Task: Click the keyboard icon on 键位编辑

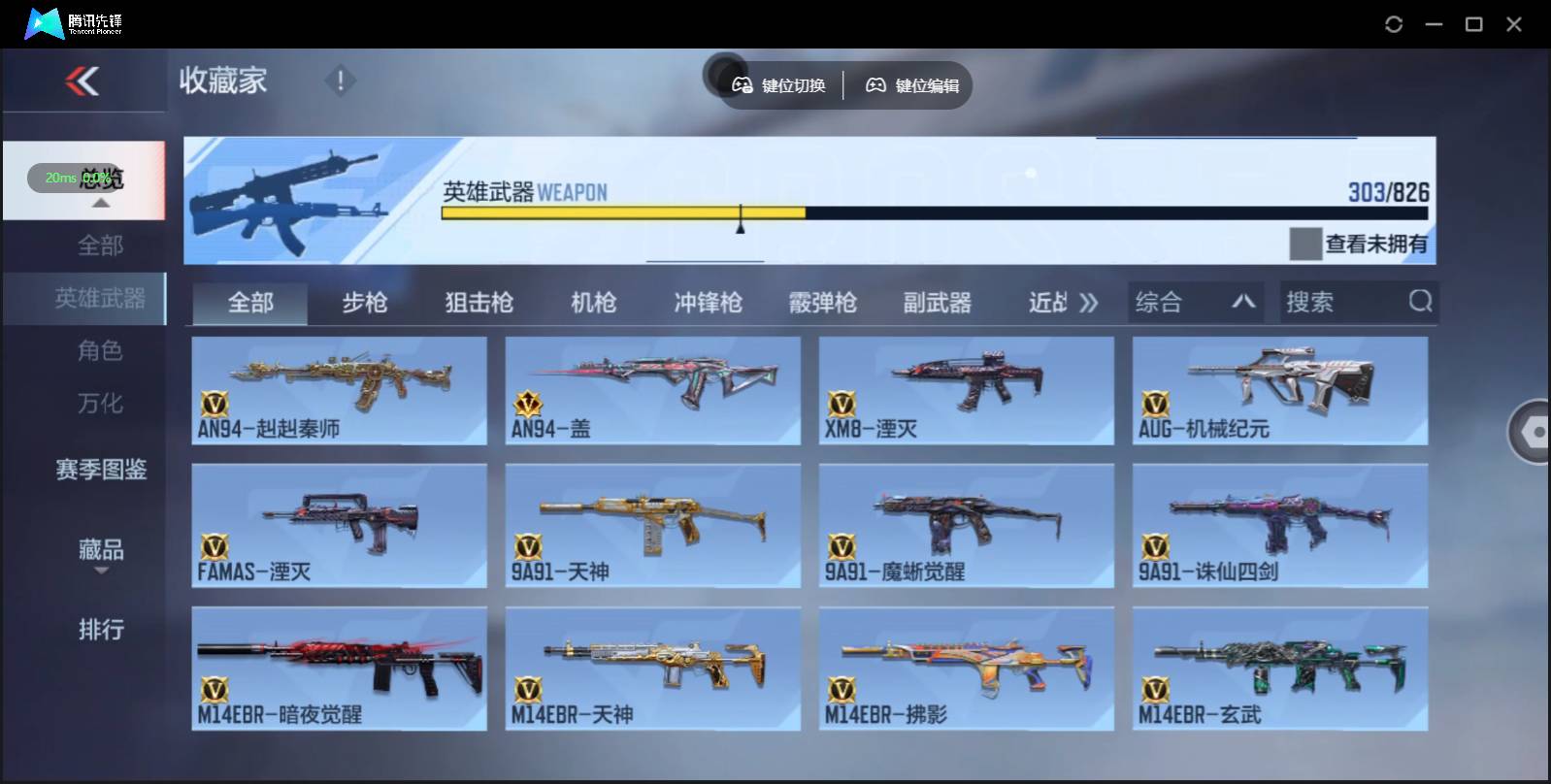Action: (876, 85)
